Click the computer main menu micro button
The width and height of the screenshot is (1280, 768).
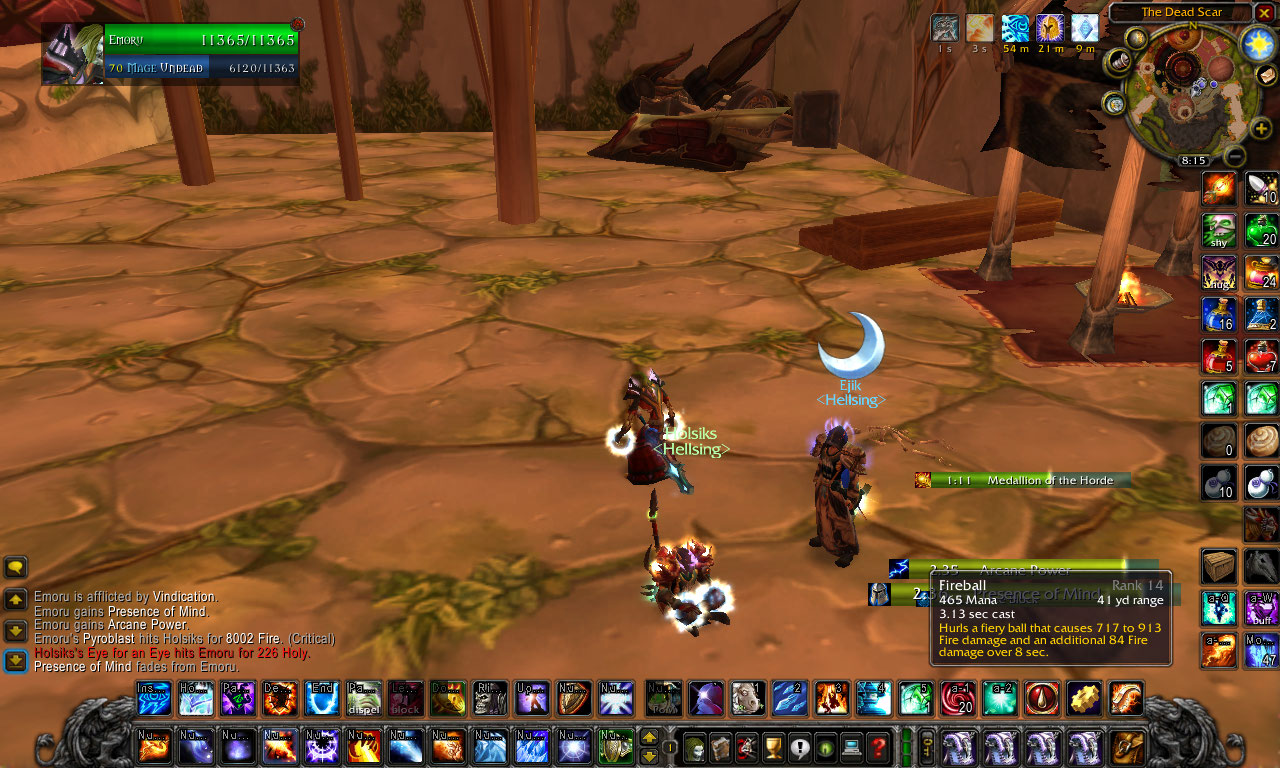click(851, 747)
